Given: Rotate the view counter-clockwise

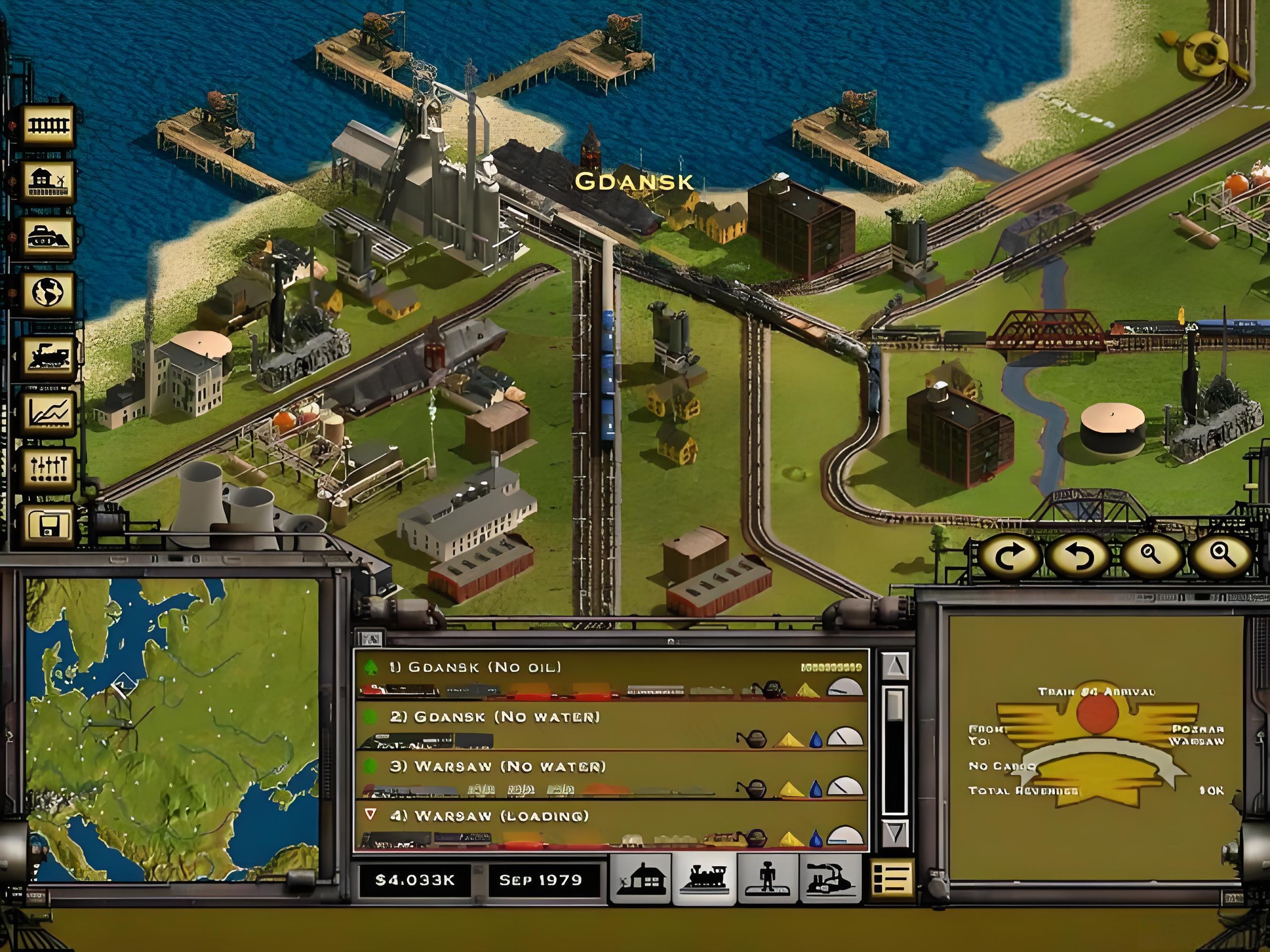Looking at the screenshot, I should (x=1079, y=556).
